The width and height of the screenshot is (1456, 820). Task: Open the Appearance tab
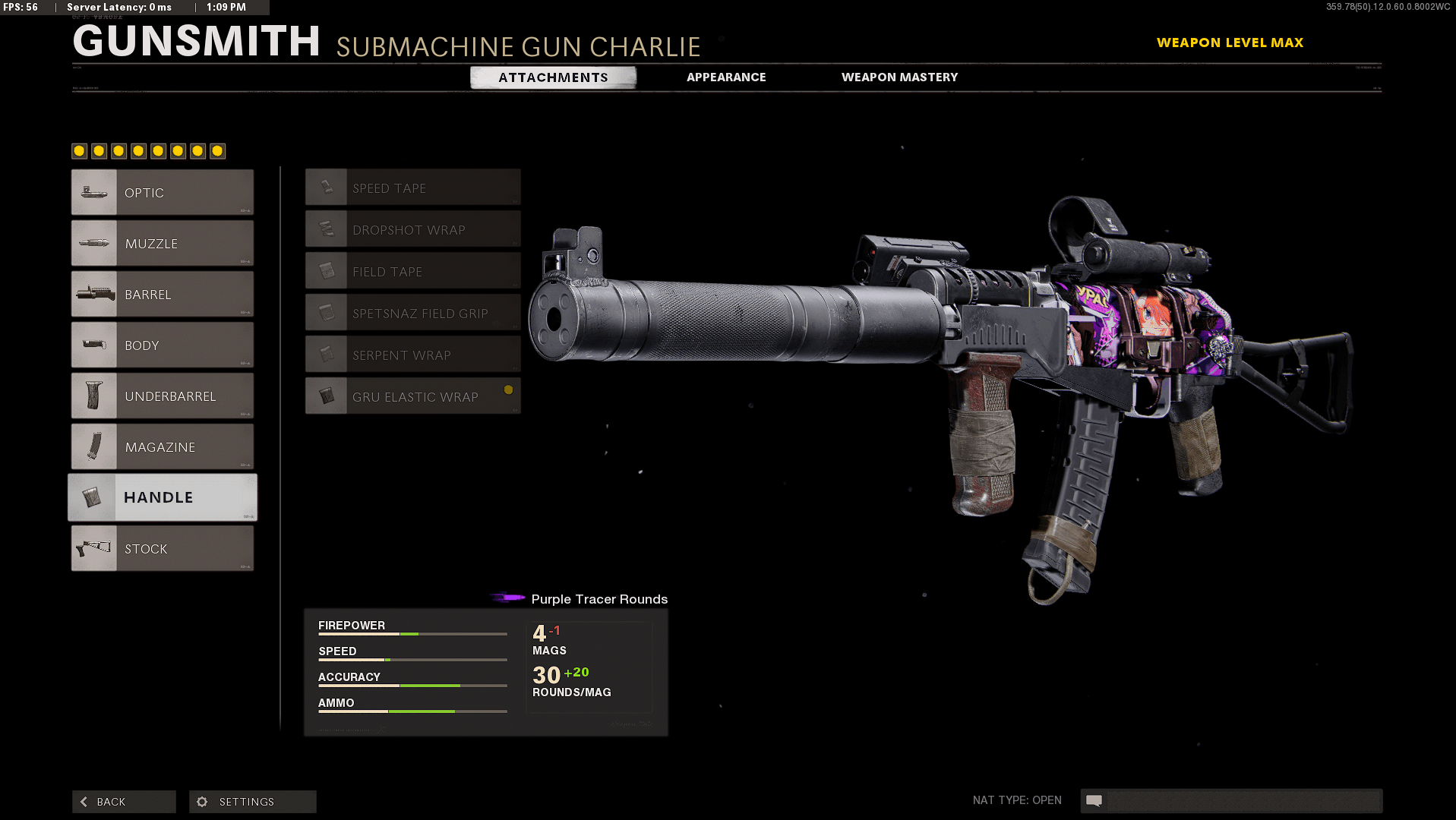point(726,77)
